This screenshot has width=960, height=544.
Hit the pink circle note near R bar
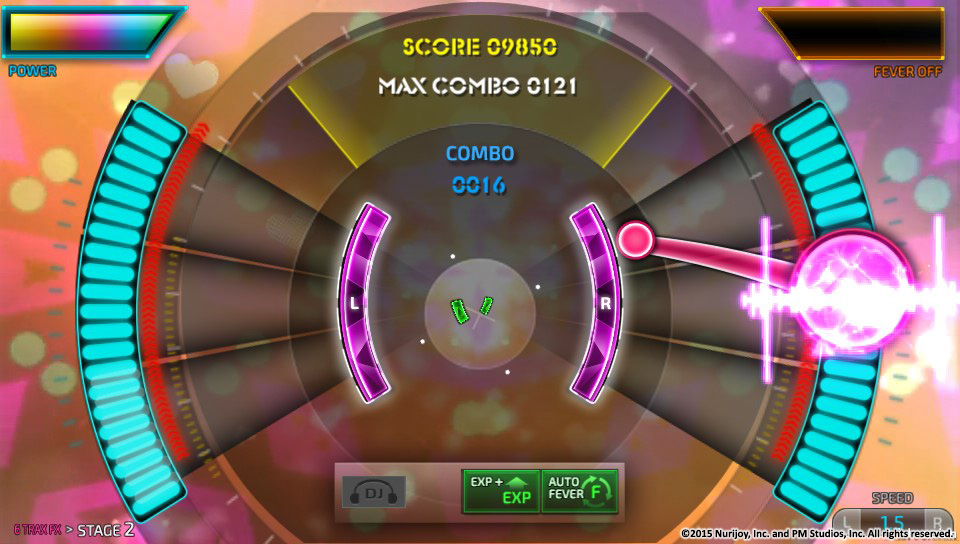click(635, 240)
